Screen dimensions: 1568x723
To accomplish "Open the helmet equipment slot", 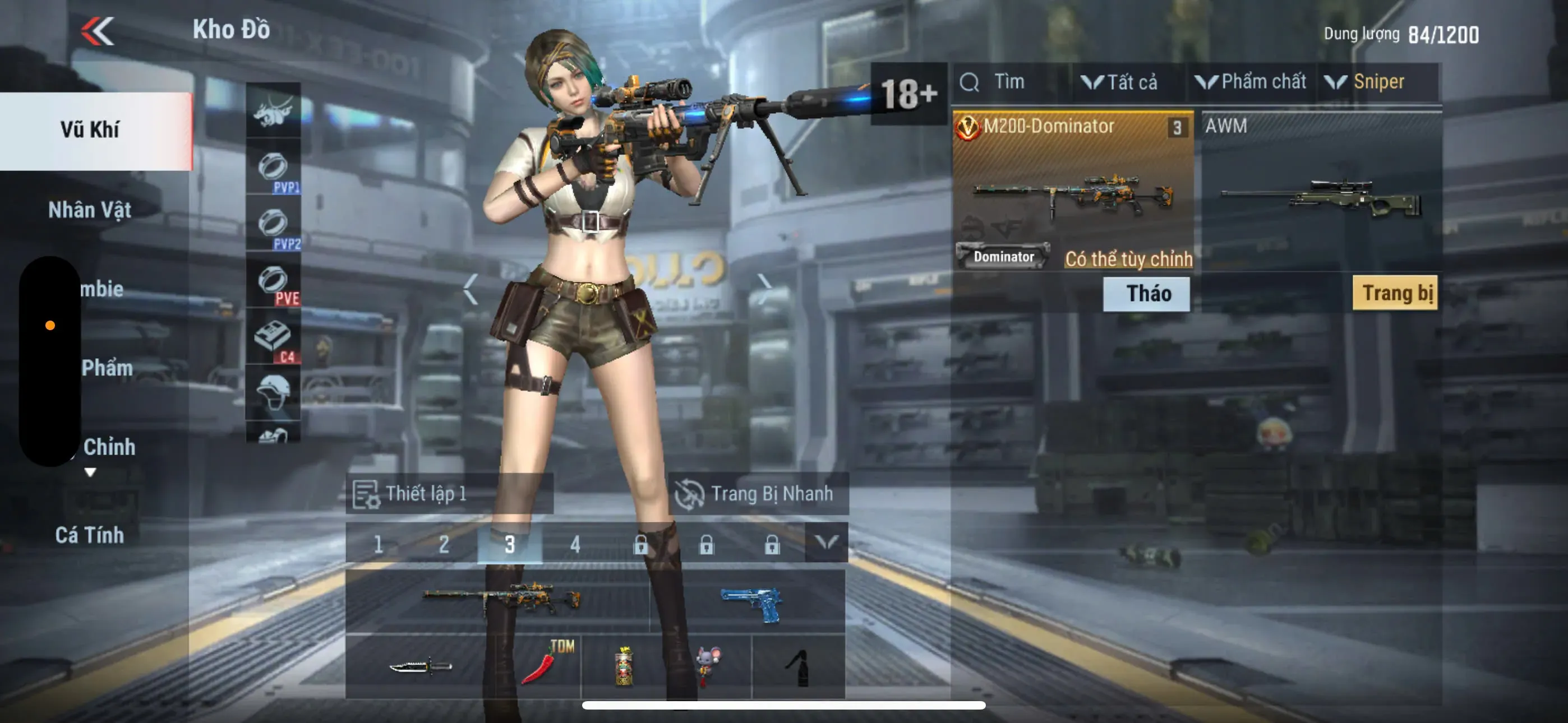I will click(273, 391).
